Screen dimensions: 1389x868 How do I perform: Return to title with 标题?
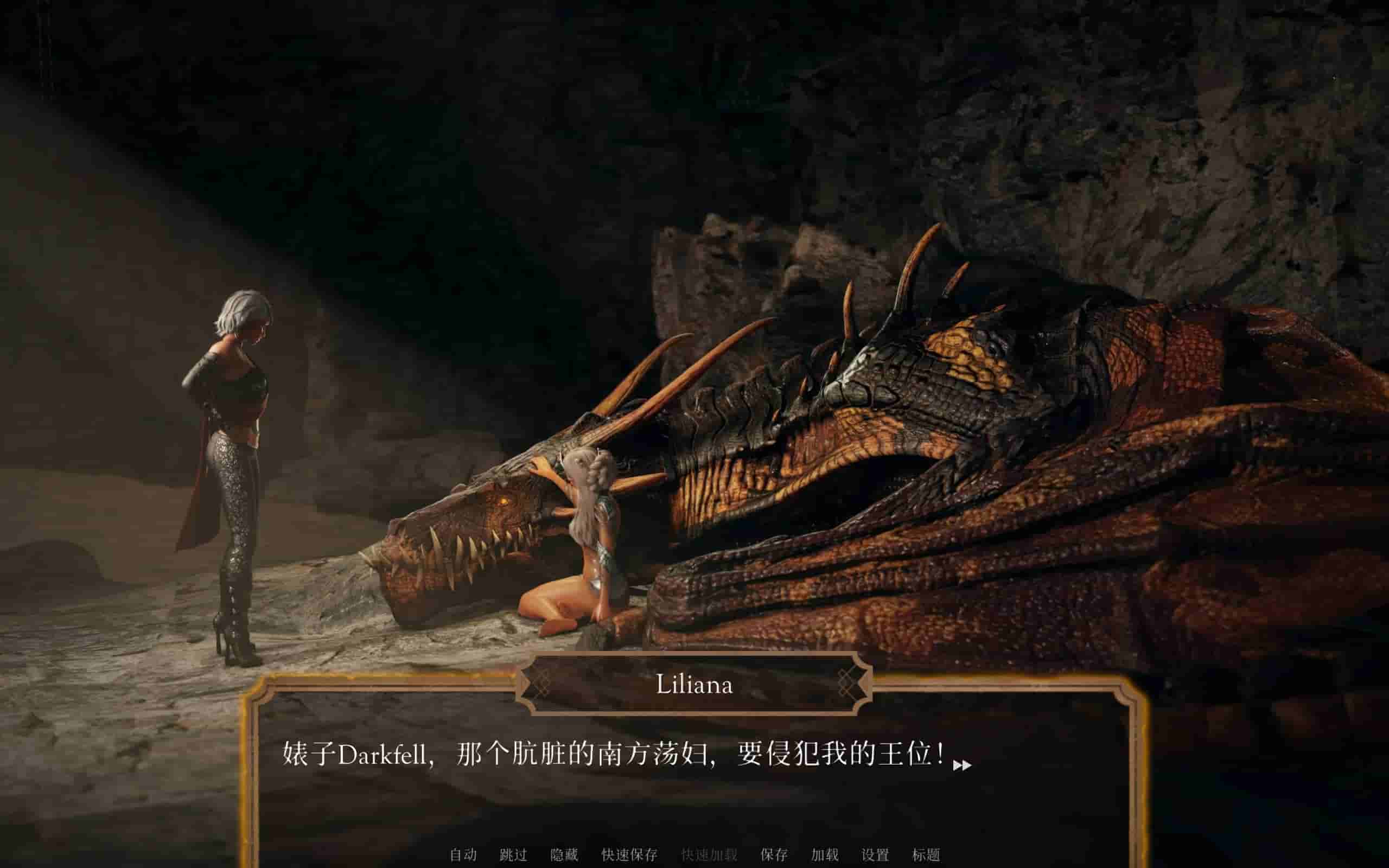tap(926, 855)
